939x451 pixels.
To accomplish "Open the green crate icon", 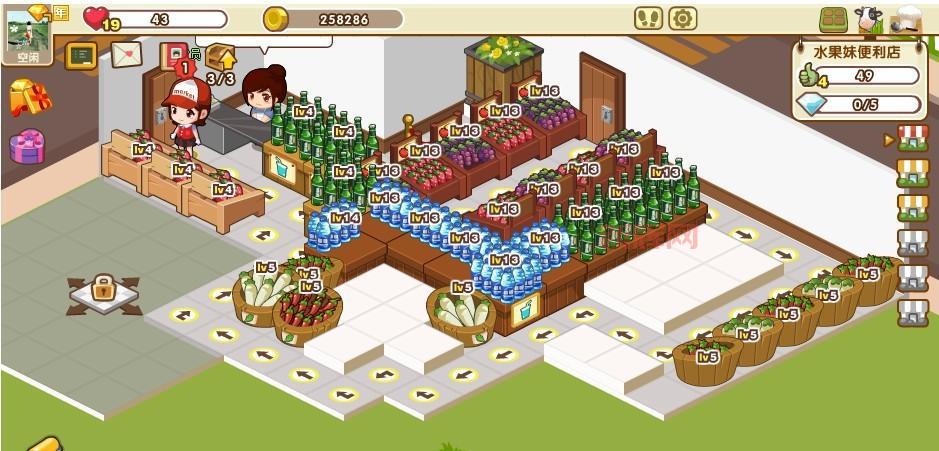I will (833, 20).
